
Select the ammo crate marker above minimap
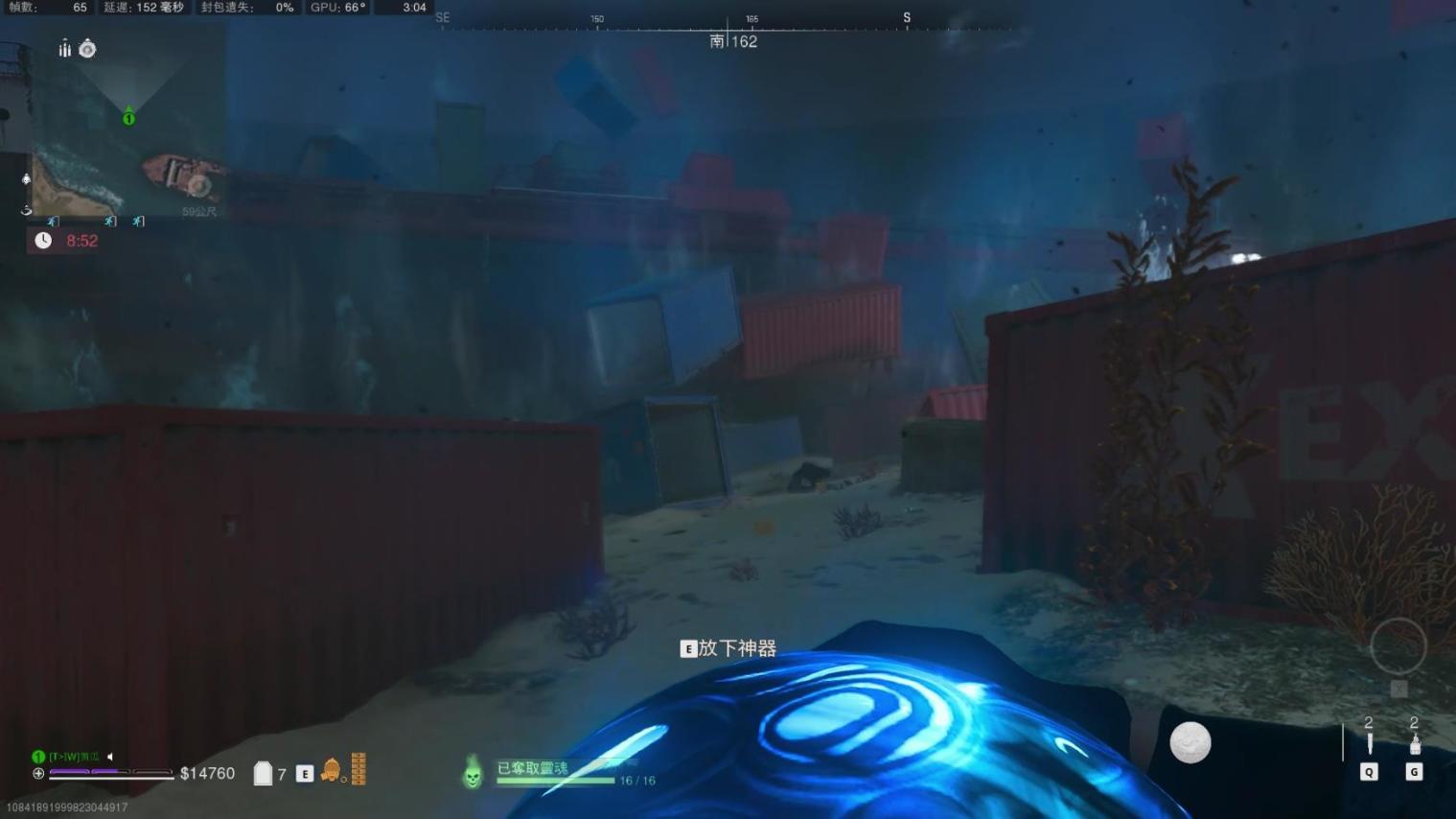(64, 49)
